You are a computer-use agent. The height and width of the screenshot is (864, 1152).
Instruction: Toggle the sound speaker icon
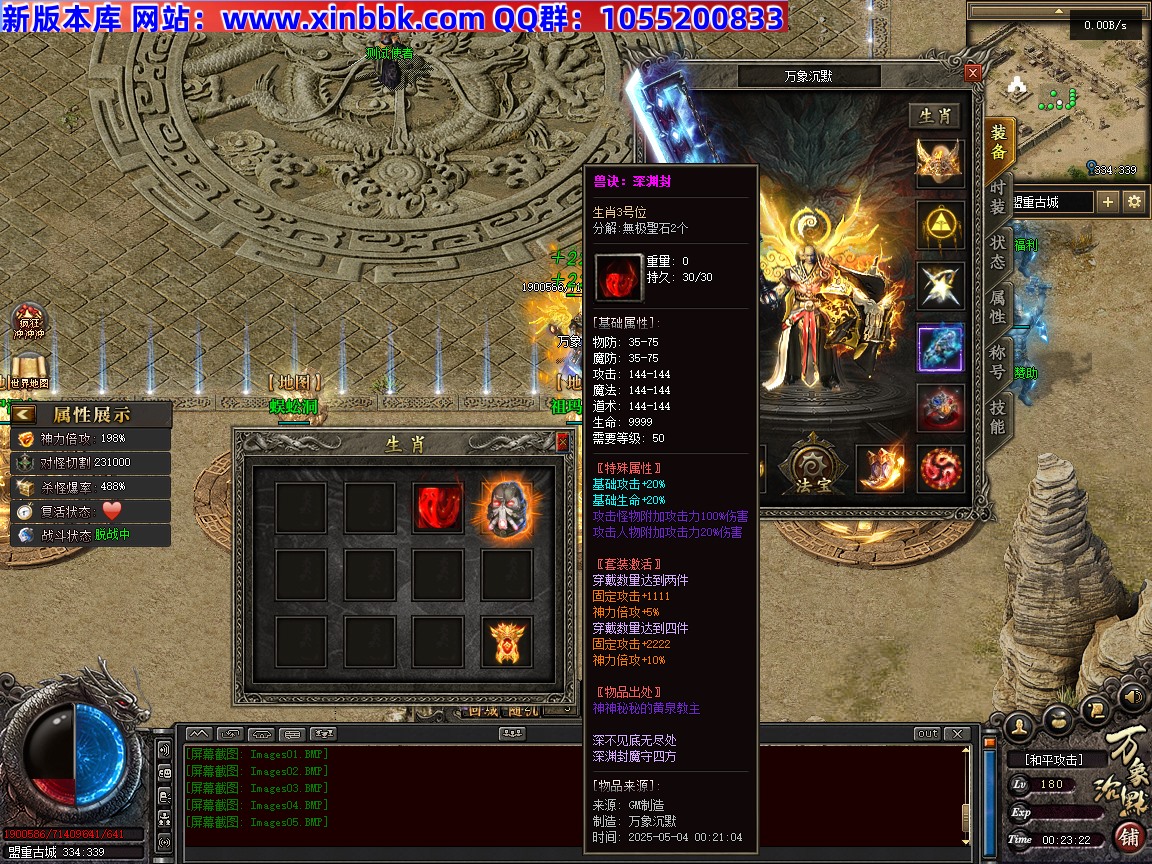[x=1133, y=696]
